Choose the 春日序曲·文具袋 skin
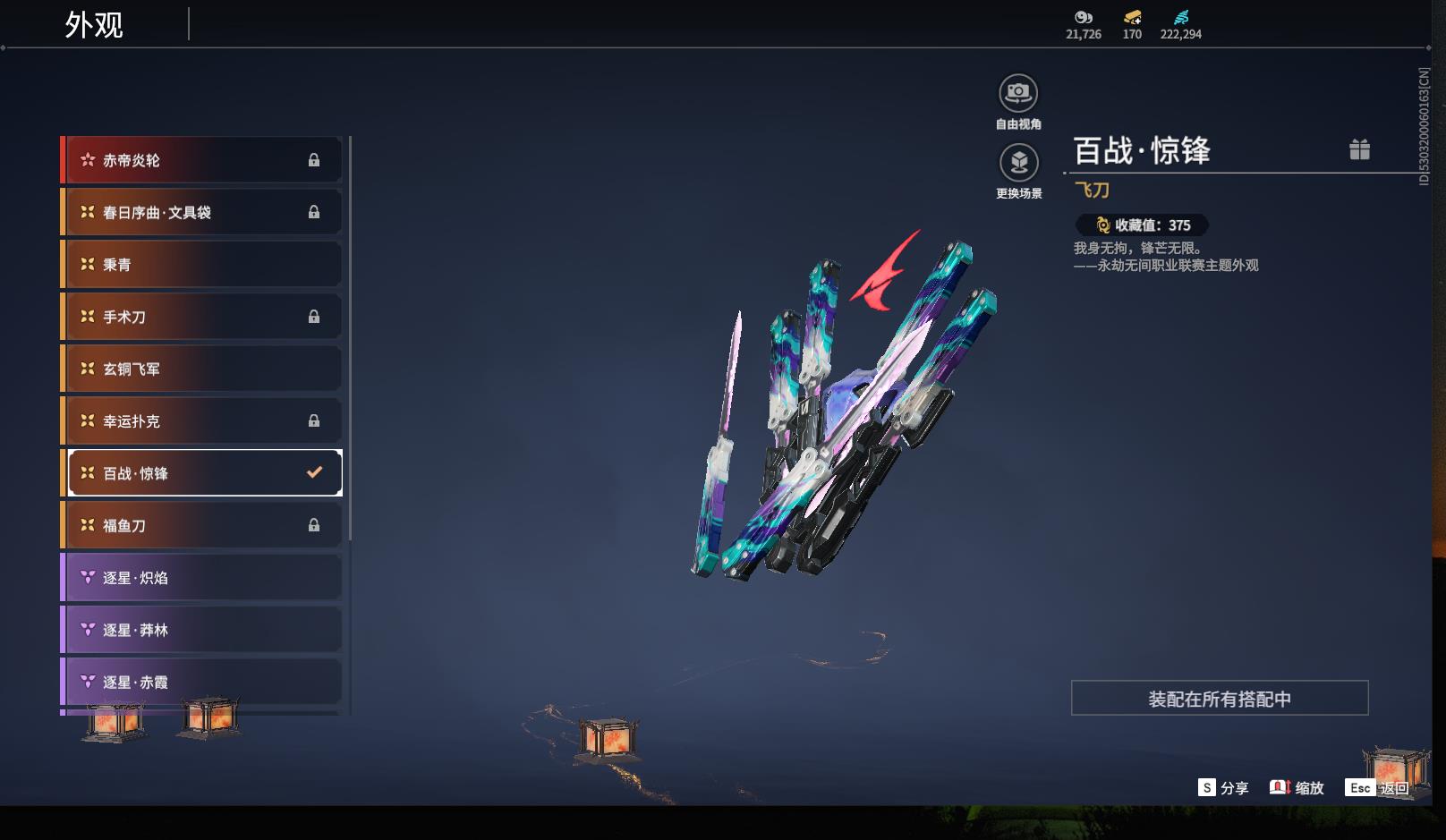The image size is (1446, 840). click(x=202, y=212)
